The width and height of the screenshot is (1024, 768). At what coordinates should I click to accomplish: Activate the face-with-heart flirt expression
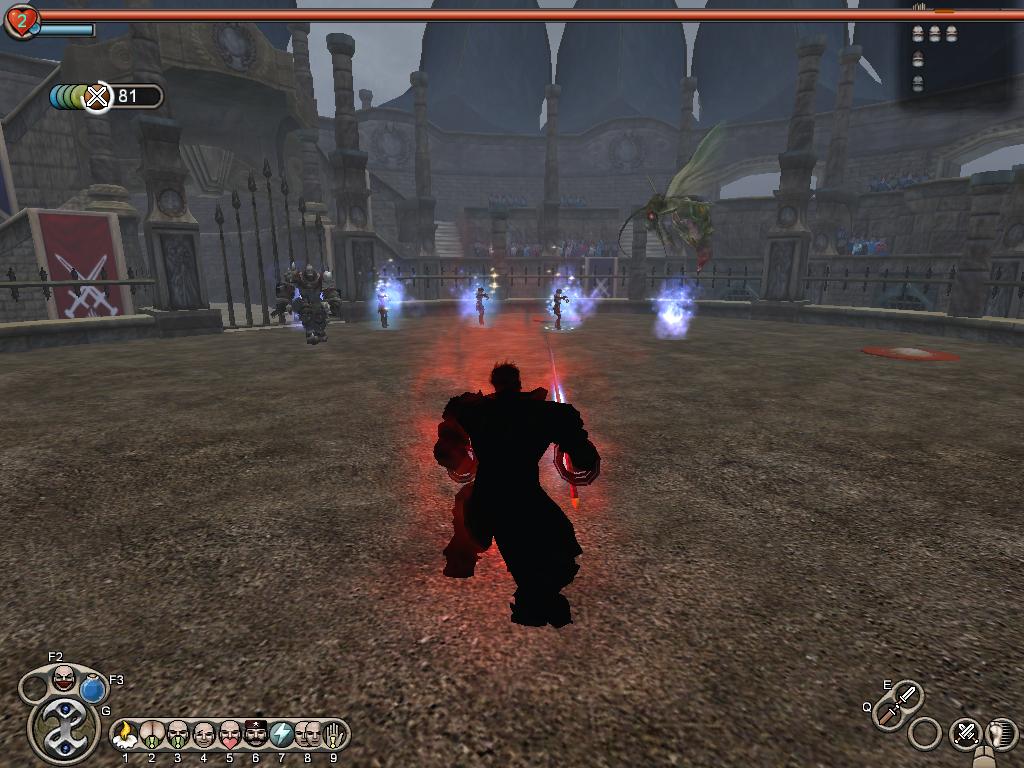tap(230, 734)
